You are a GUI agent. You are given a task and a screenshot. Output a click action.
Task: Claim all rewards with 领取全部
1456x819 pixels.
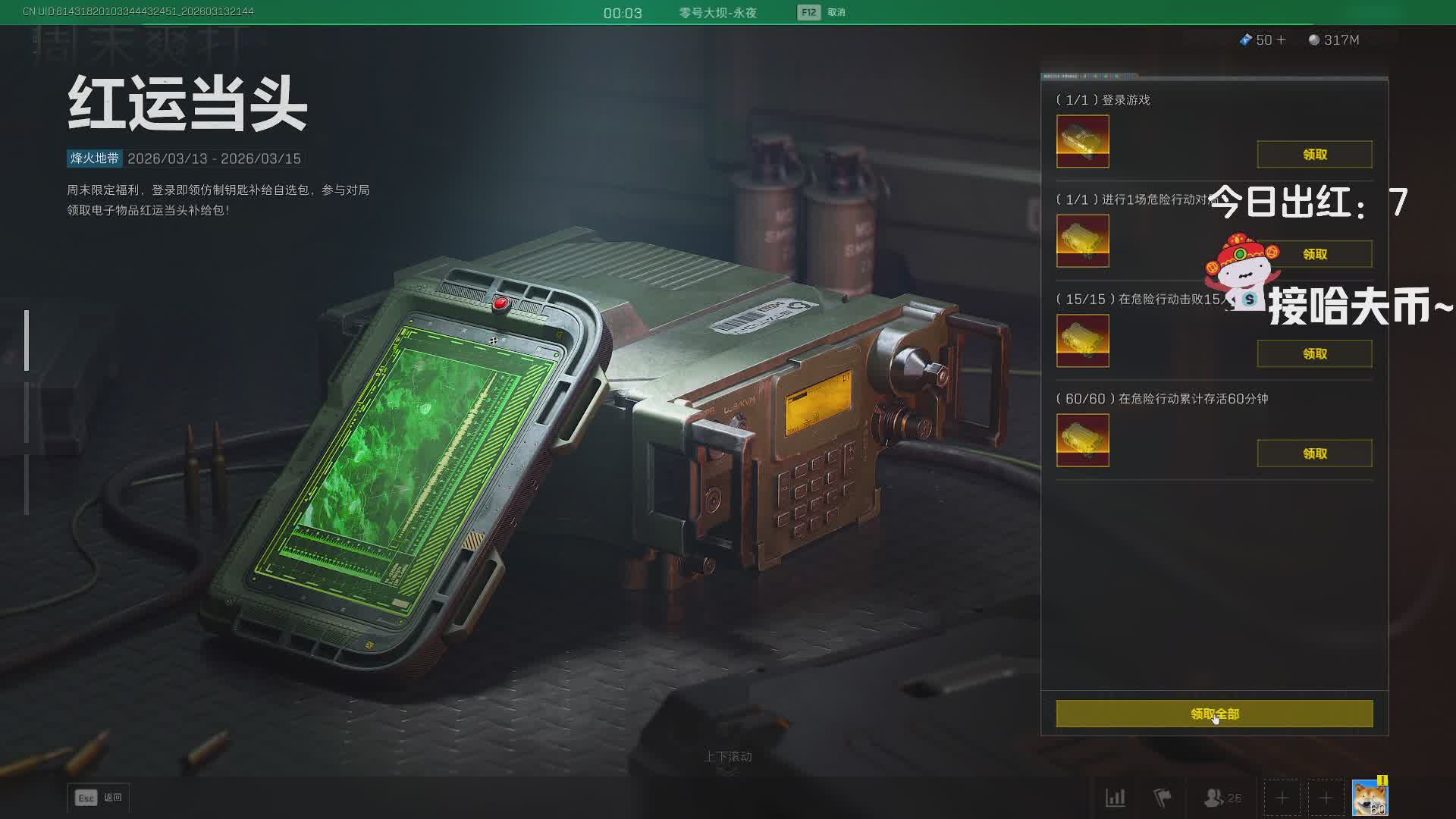(1214, 714)
